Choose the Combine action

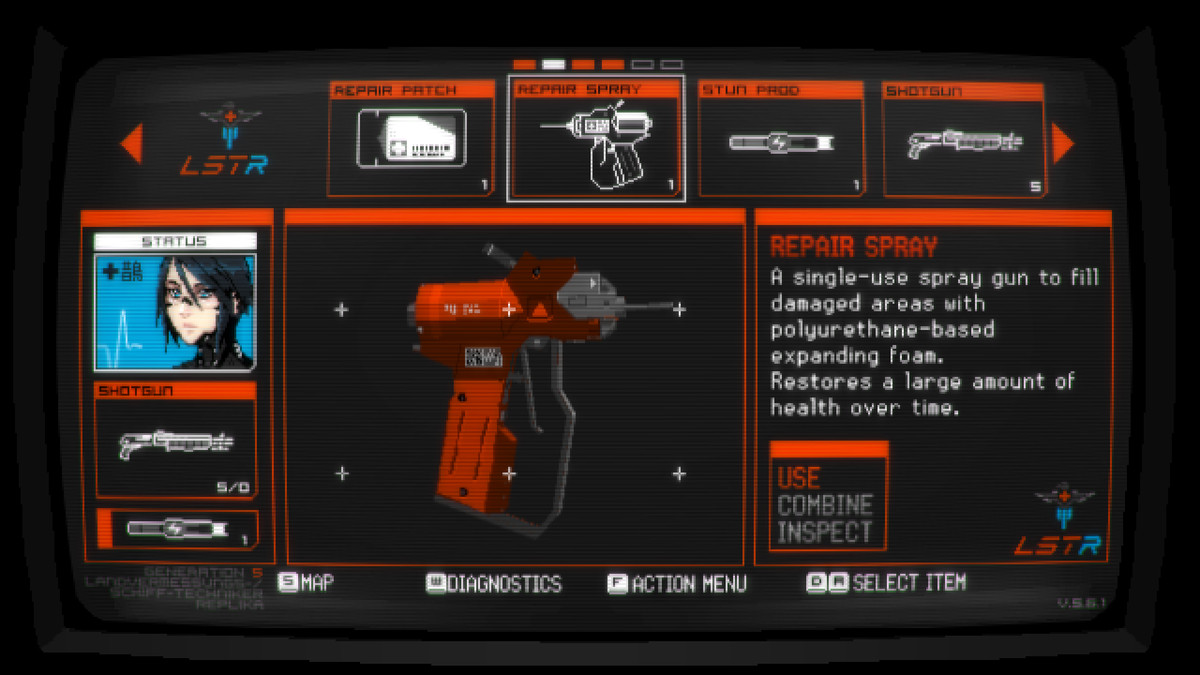point(825,505)
